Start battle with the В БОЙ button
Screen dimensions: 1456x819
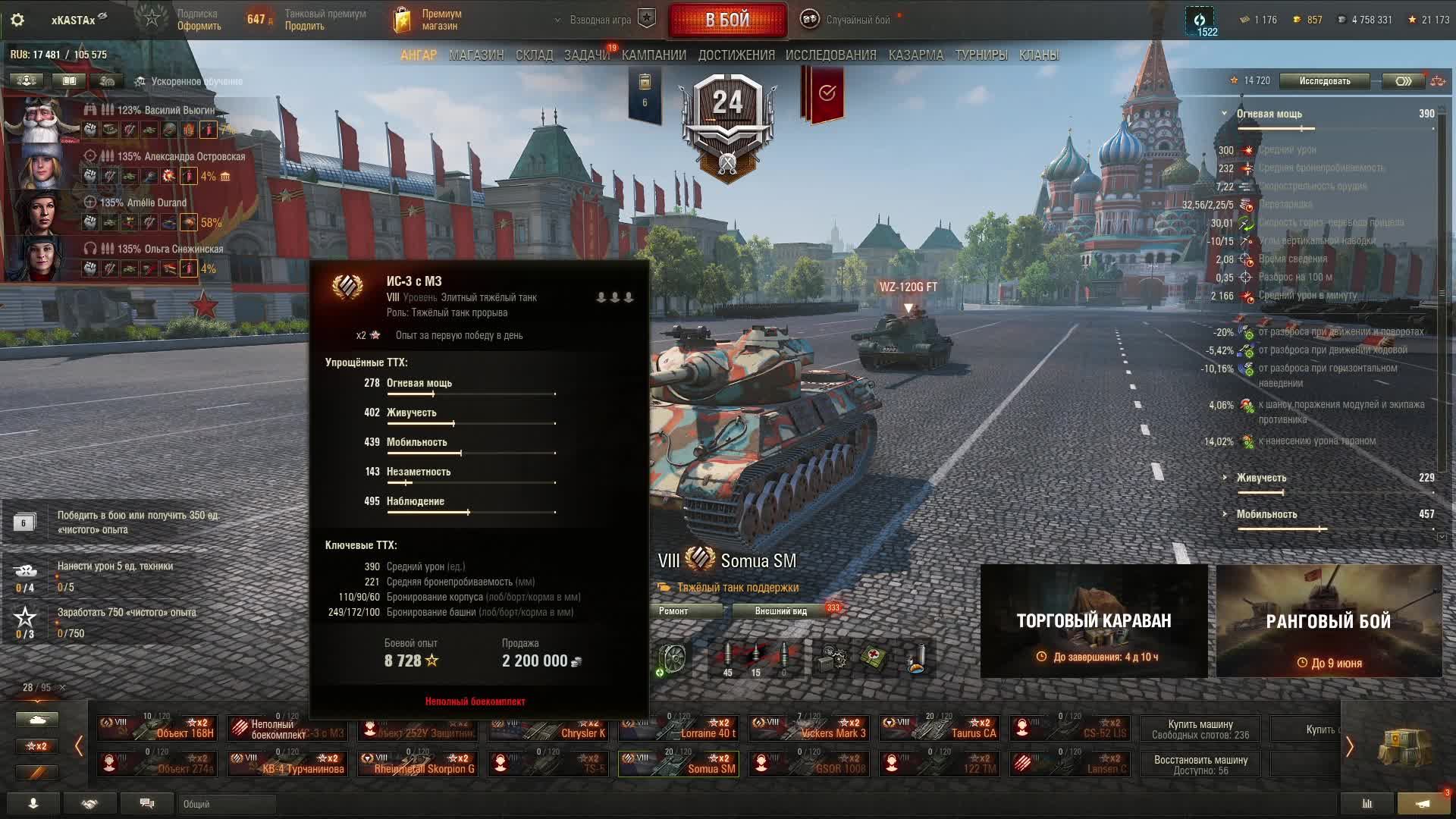[x=727, y=20]
